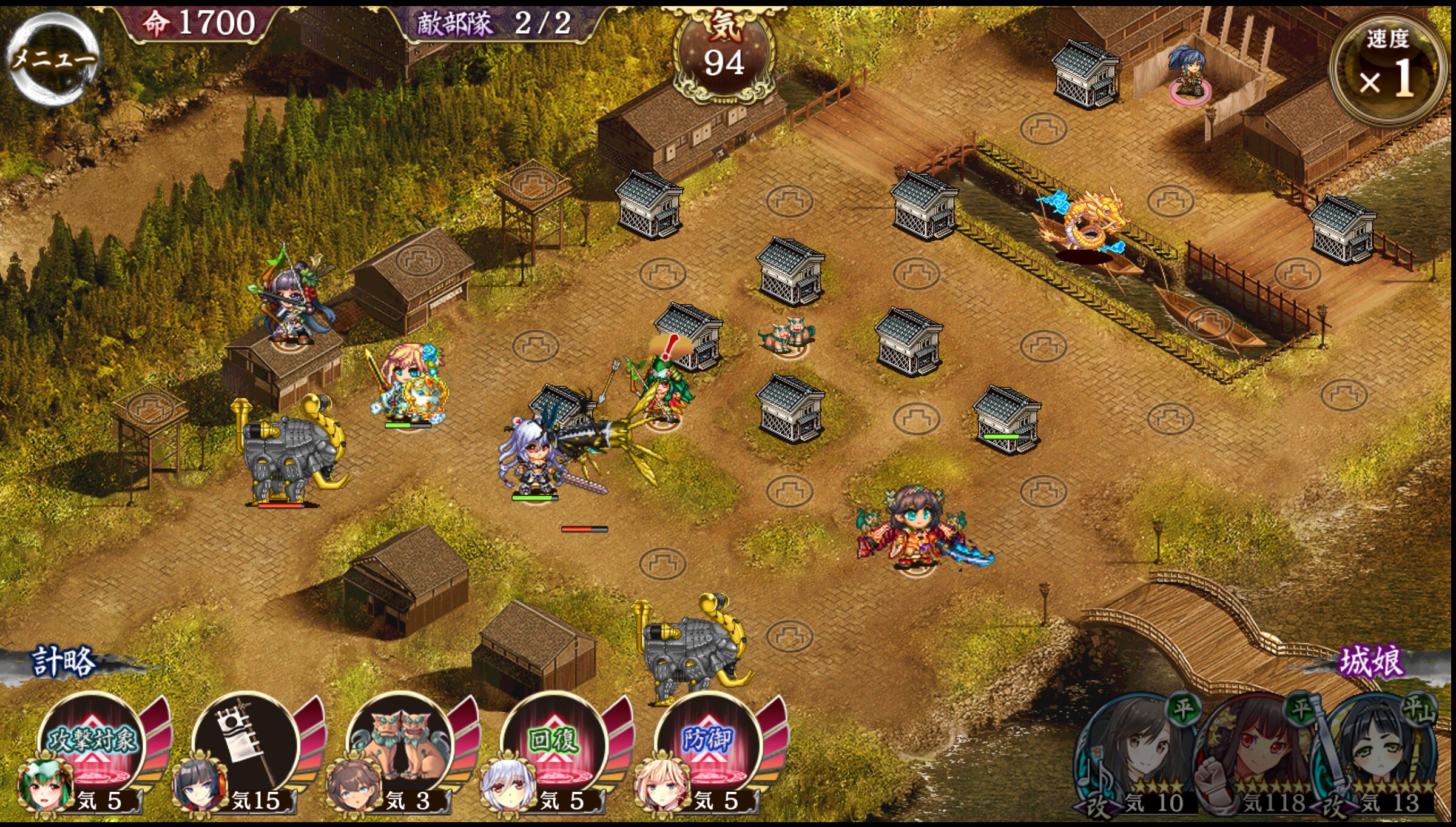Trigger the 回復 healing stratagem
The image size is (1456, 827).
pos(553,747)
